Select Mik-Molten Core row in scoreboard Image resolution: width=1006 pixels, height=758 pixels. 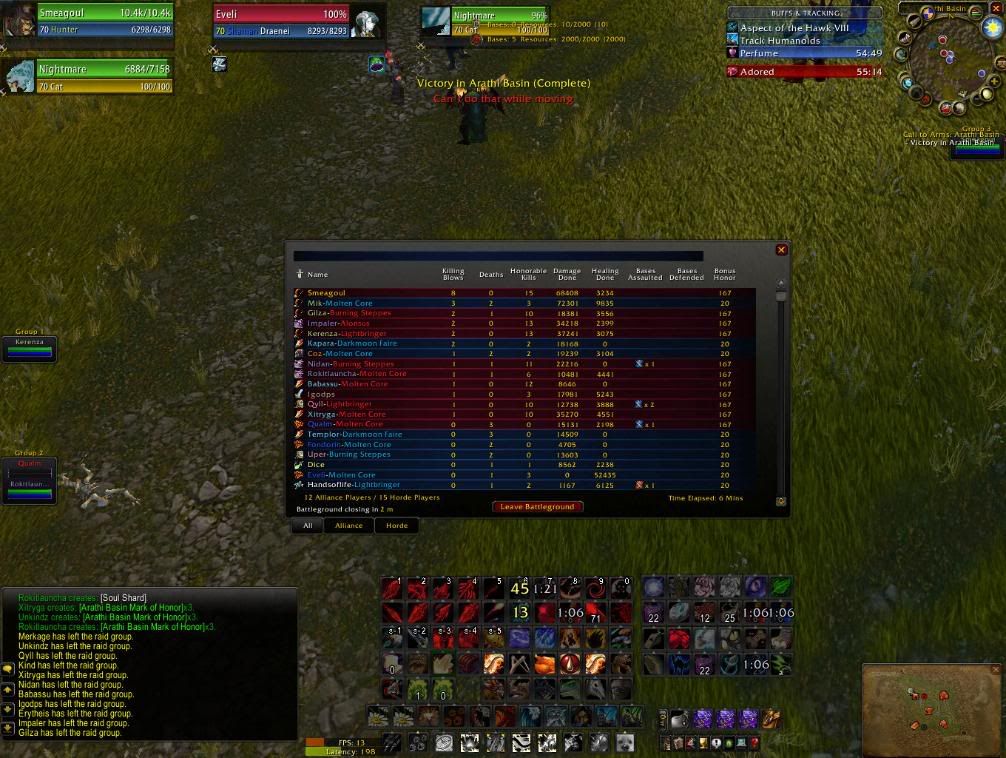pyautogui.click(x=340, y=303)
